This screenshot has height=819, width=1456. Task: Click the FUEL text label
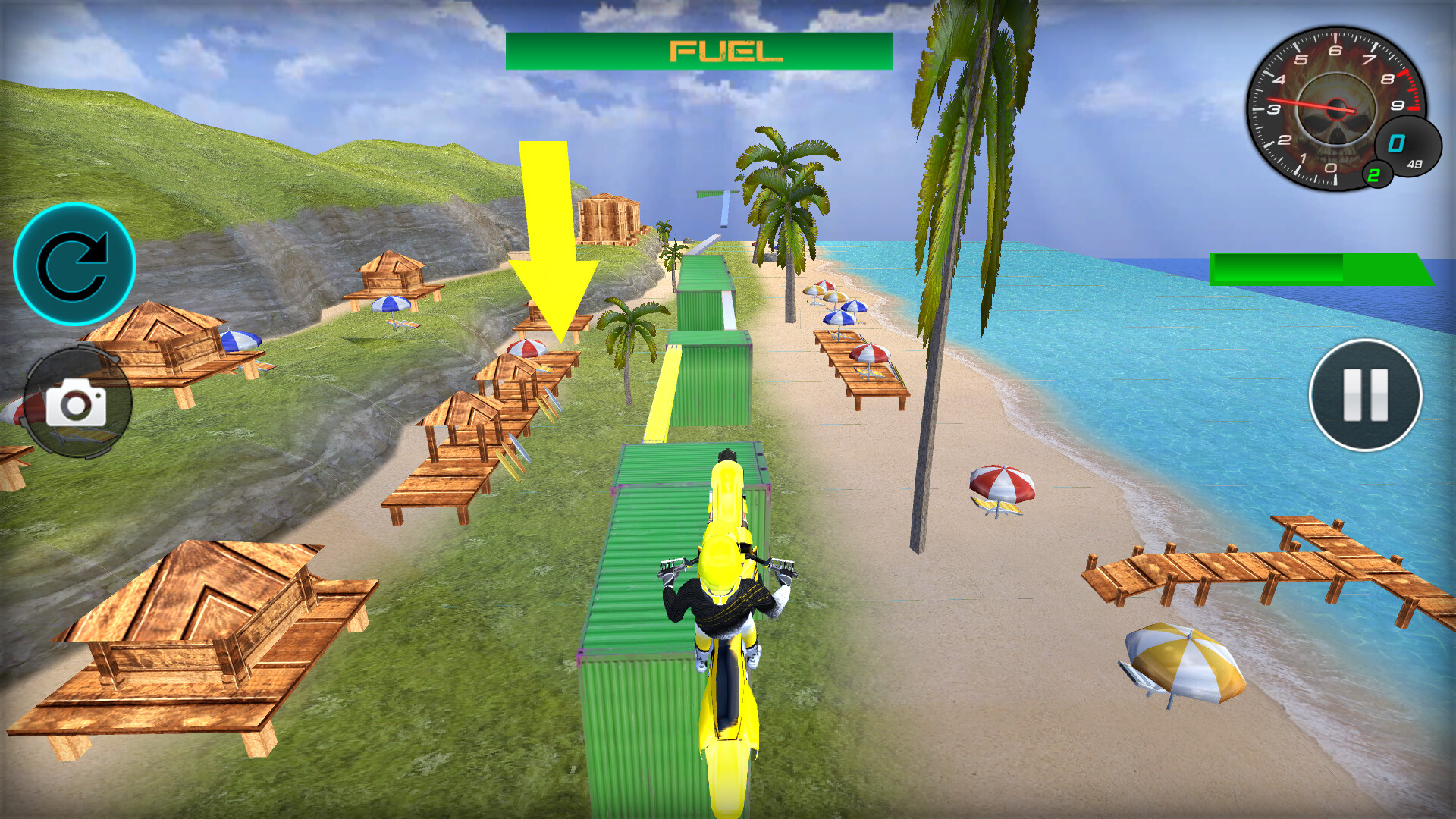coord(726,52)
